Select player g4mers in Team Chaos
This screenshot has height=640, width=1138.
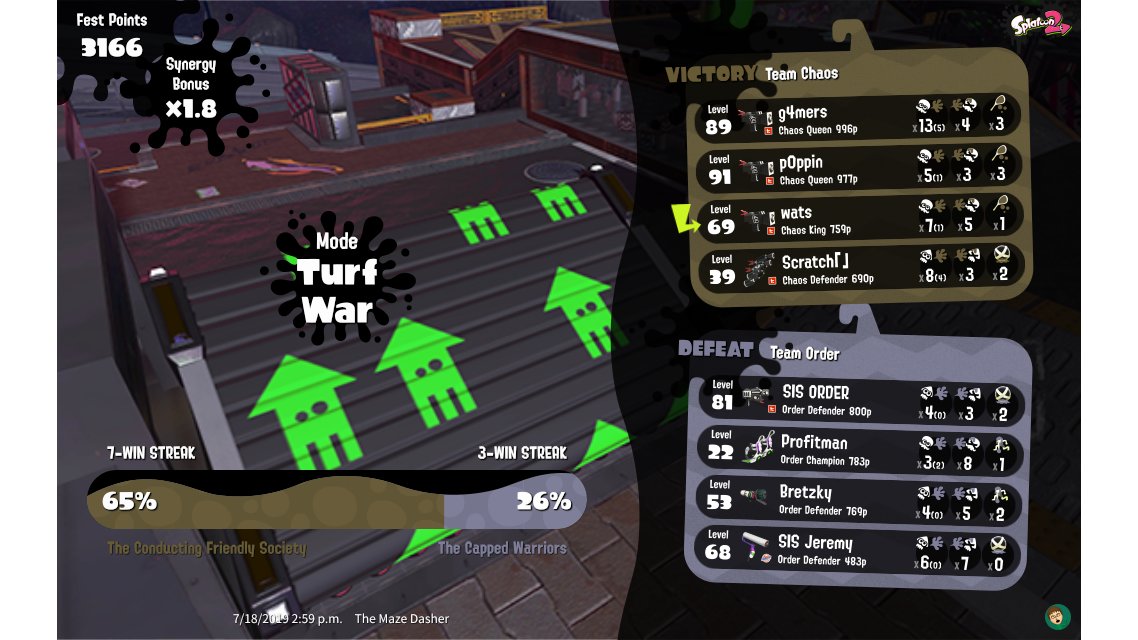858,118
